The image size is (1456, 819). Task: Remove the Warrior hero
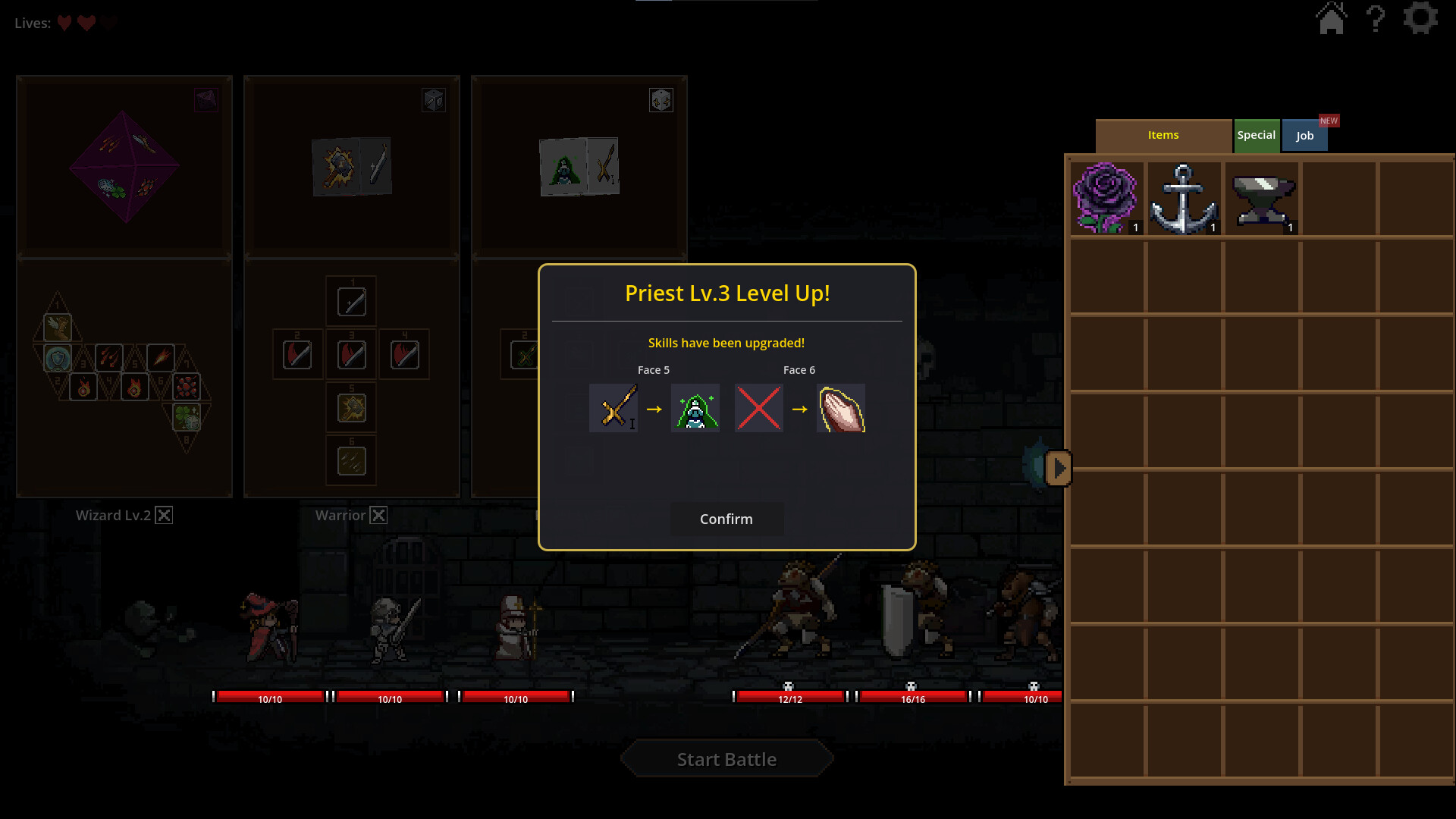click(x=378, y=516)
